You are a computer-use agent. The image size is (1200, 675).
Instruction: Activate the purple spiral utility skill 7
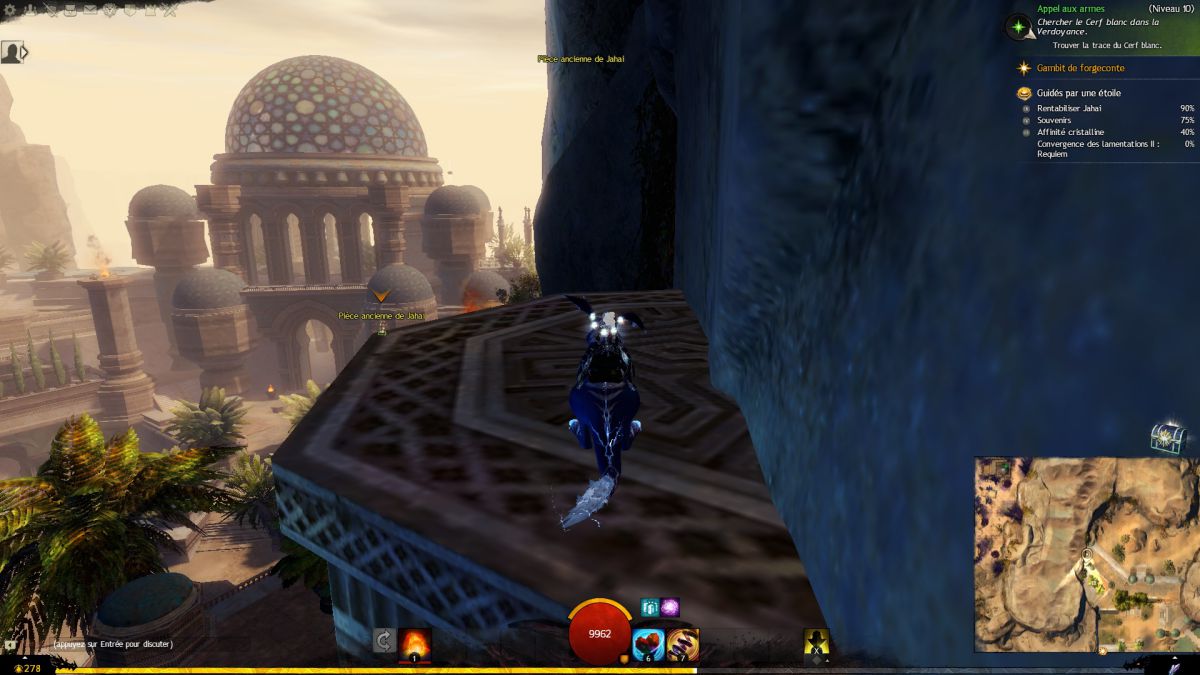683,644
